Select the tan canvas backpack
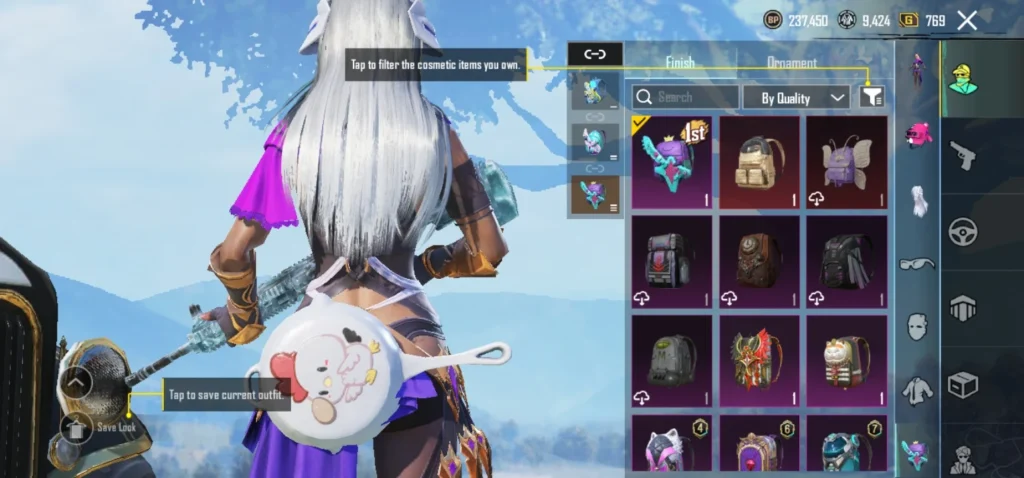1024x478 pixels. point(759,162)
